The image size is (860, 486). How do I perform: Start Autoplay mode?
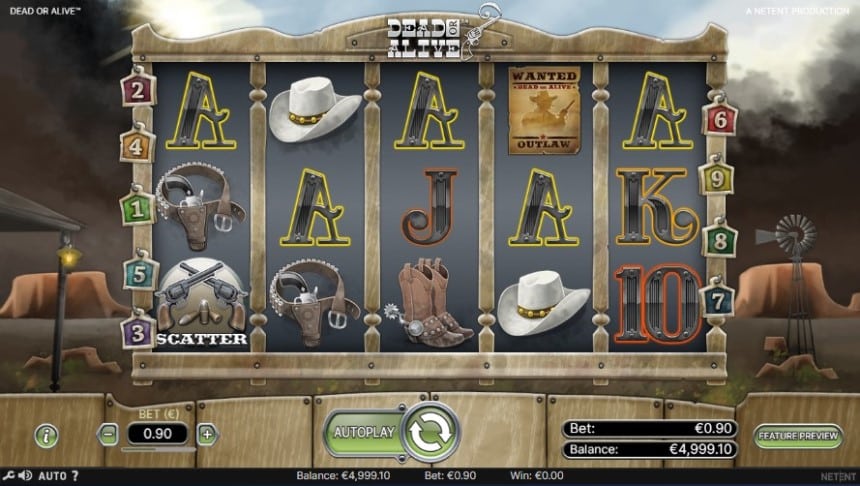click(364, 433)
